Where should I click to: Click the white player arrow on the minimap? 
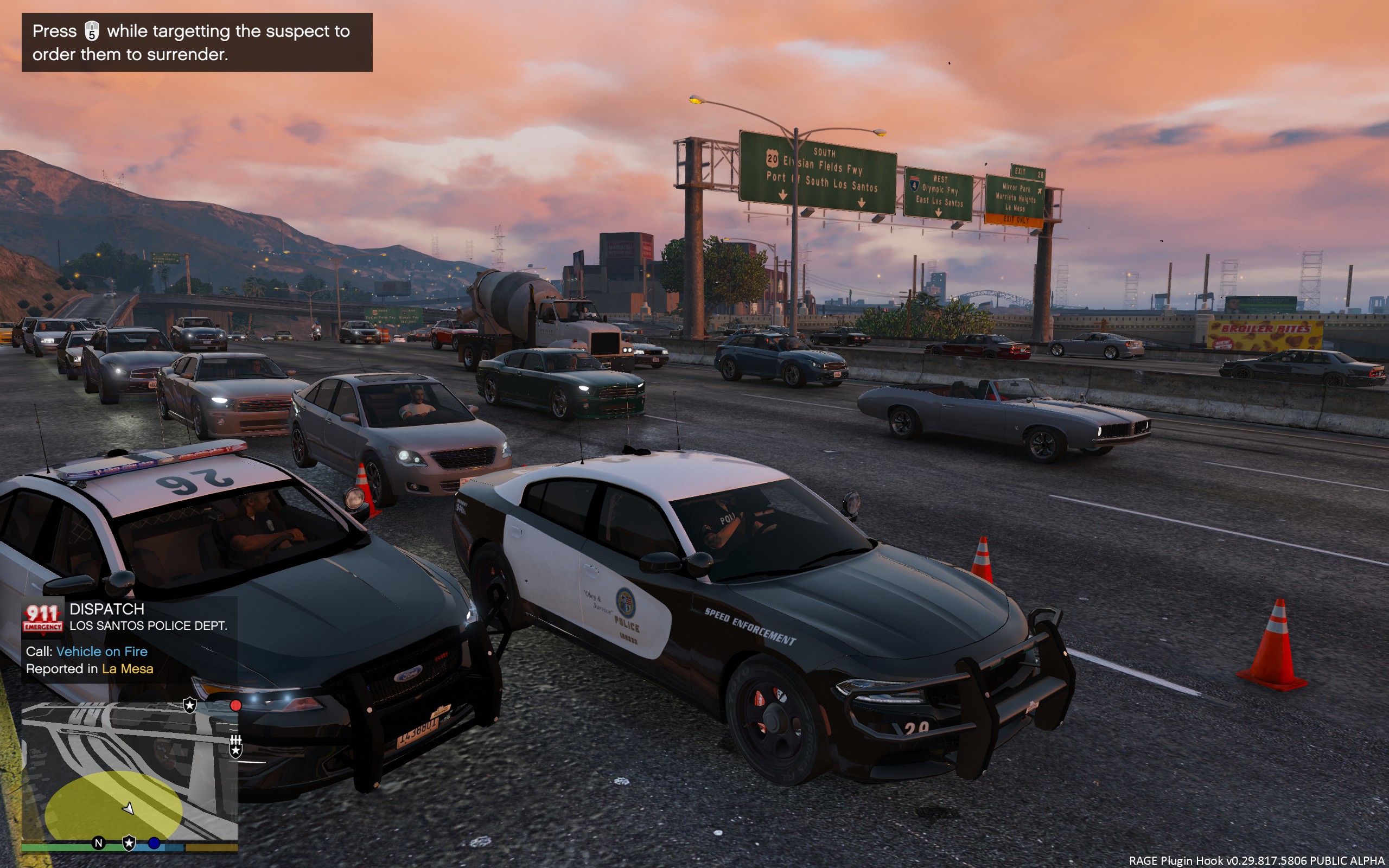point(129,808)
